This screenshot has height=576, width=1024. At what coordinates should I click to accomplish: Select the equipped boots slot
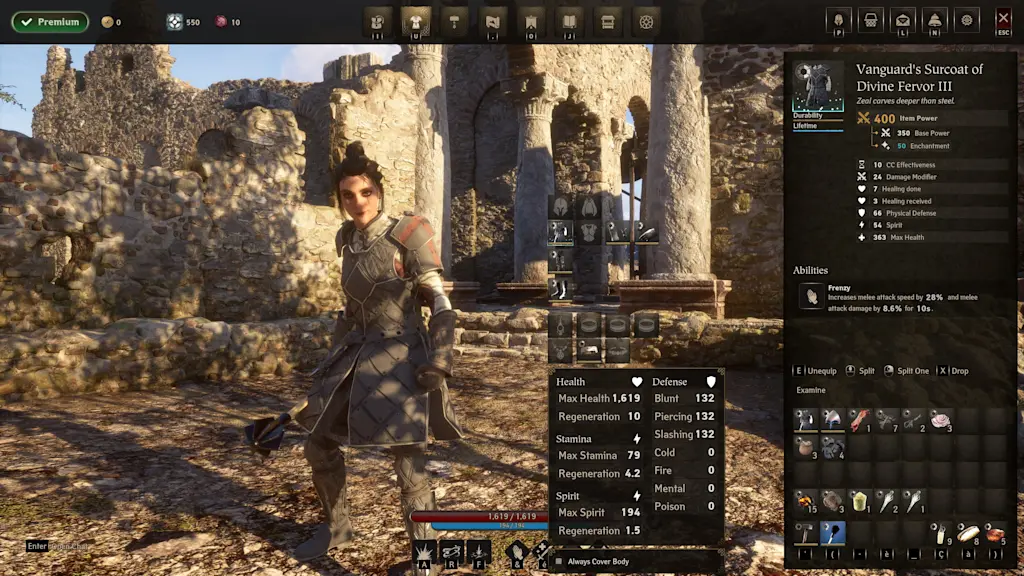pyautogui.click(x=560, y=289)
